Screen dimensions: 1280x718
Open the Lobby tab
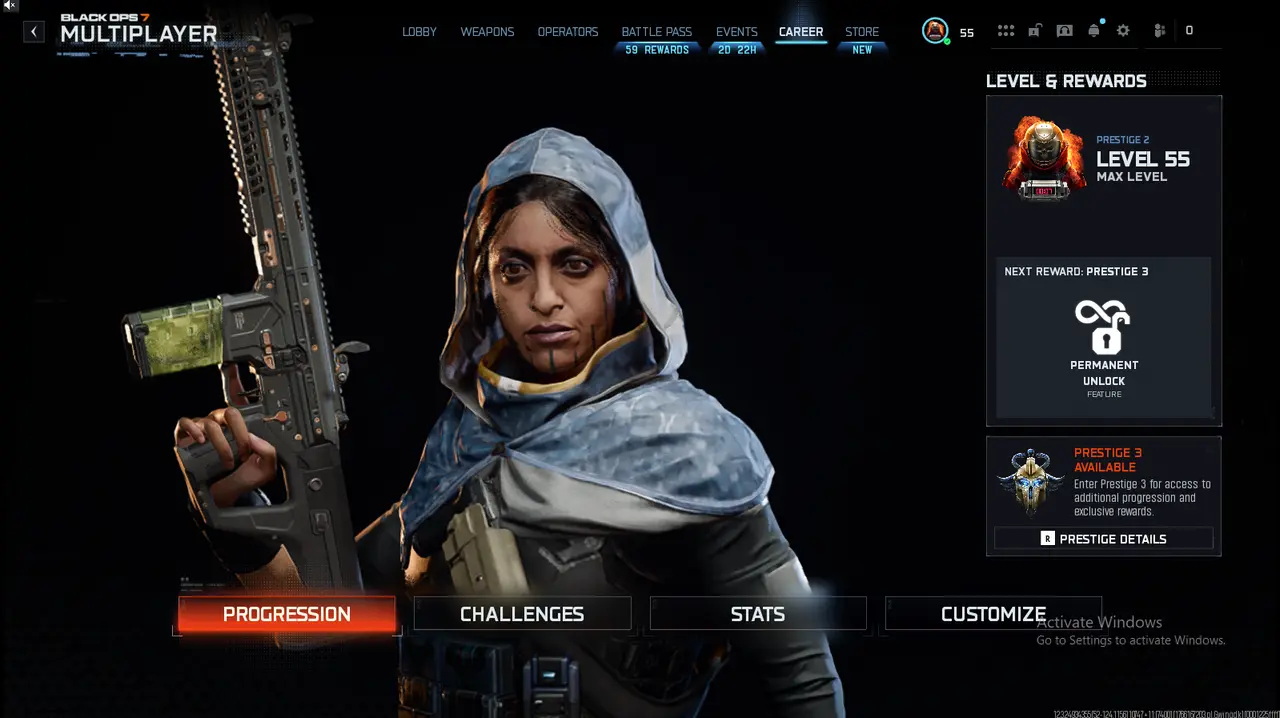pyautogui.click(x=419, y=32)
